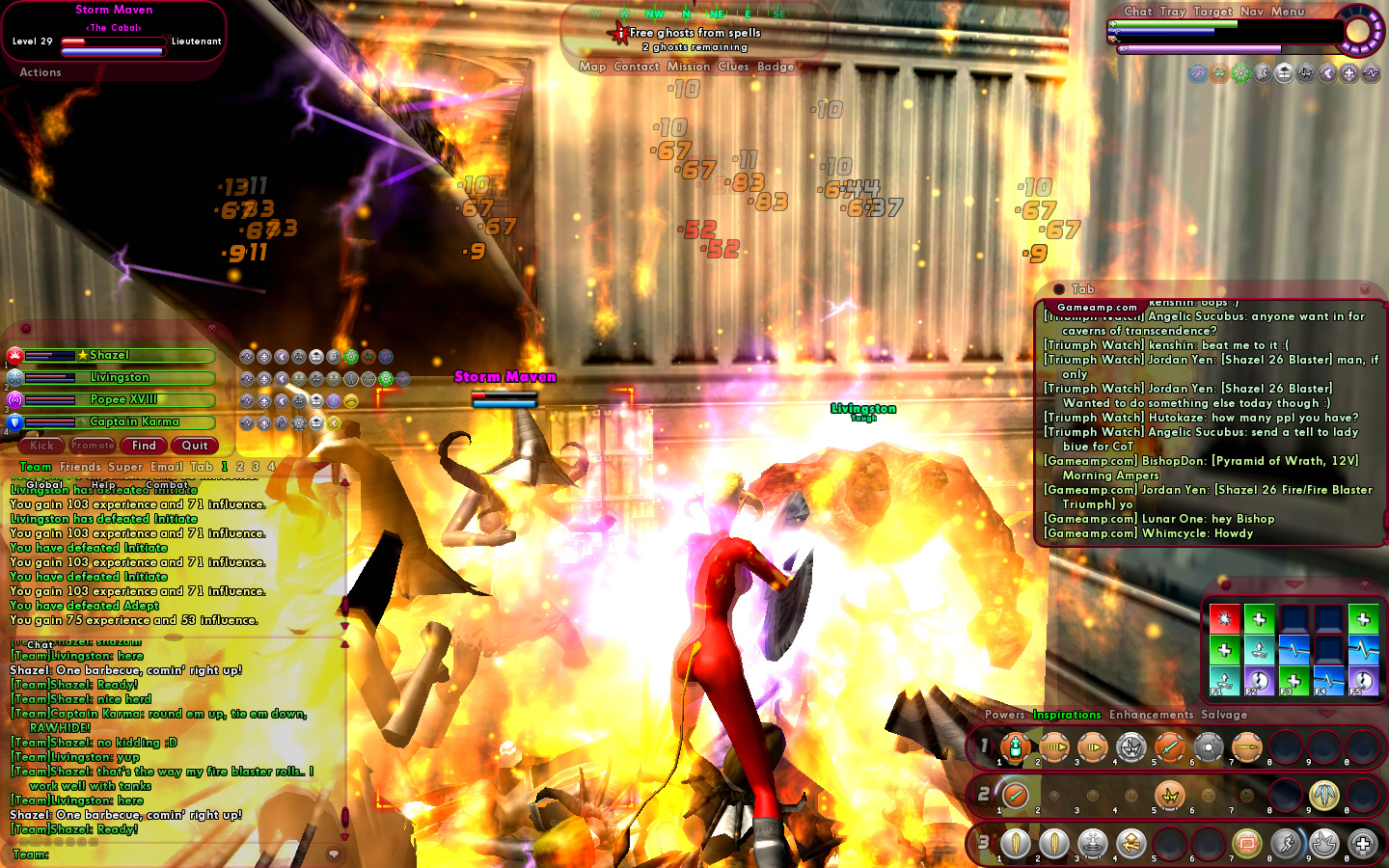This screenshot has height=868, width=1389.
Task: Quit the team with the Quit button
Action: click(195, 446)
